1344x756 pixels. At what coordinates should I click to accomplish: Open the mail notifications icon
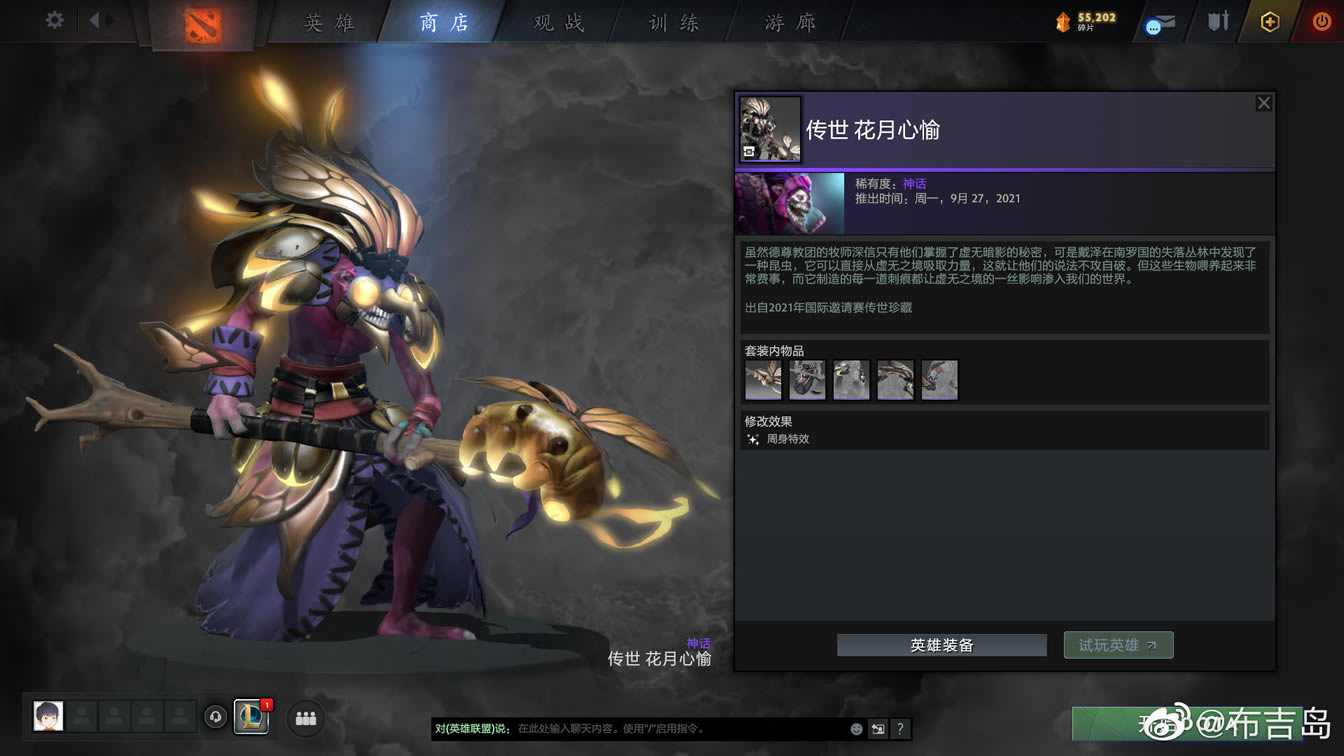coord(1160,22)
